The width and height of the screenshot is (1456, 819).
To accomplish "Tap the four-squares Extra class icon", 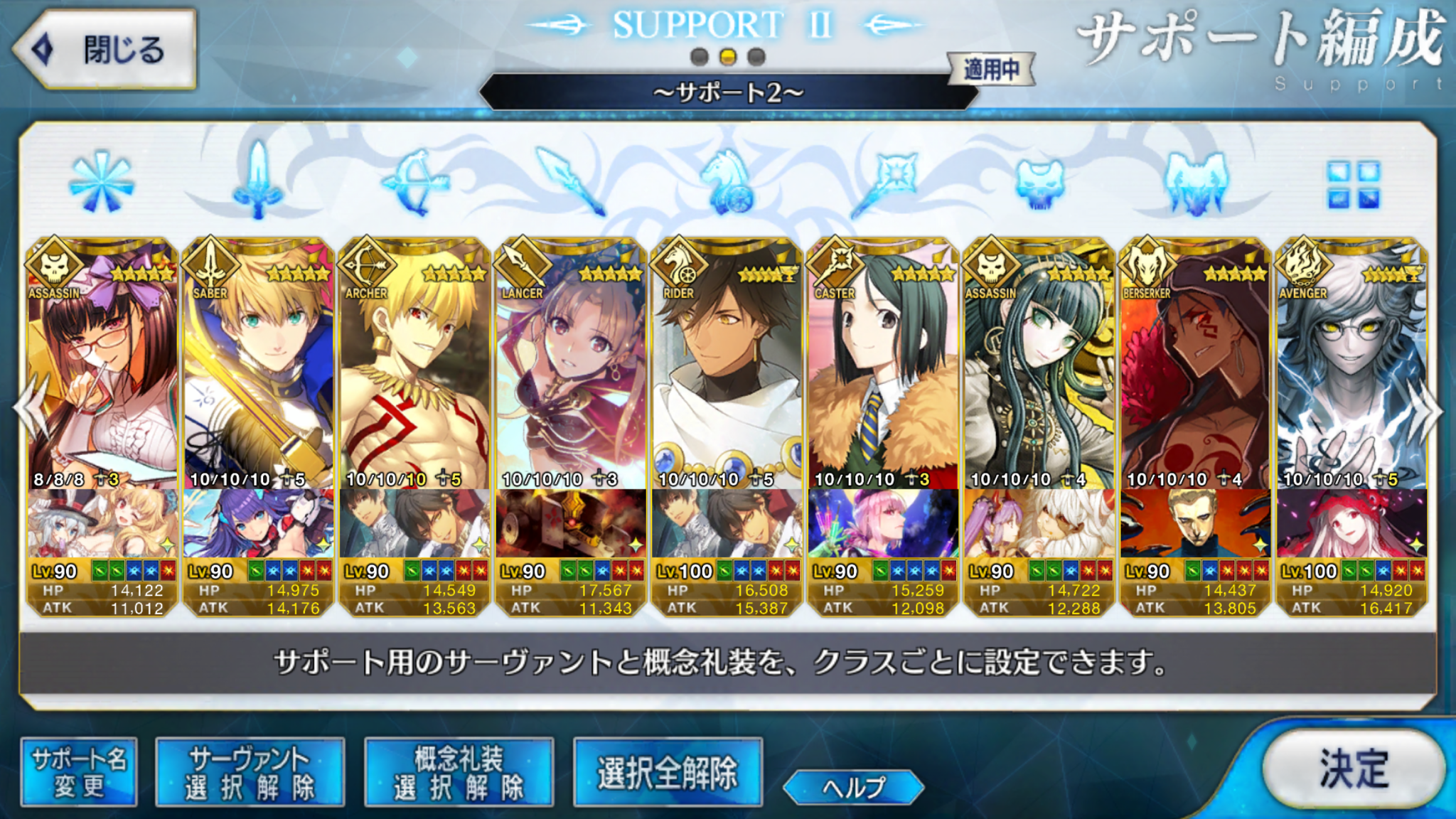I will [1353, 185].
